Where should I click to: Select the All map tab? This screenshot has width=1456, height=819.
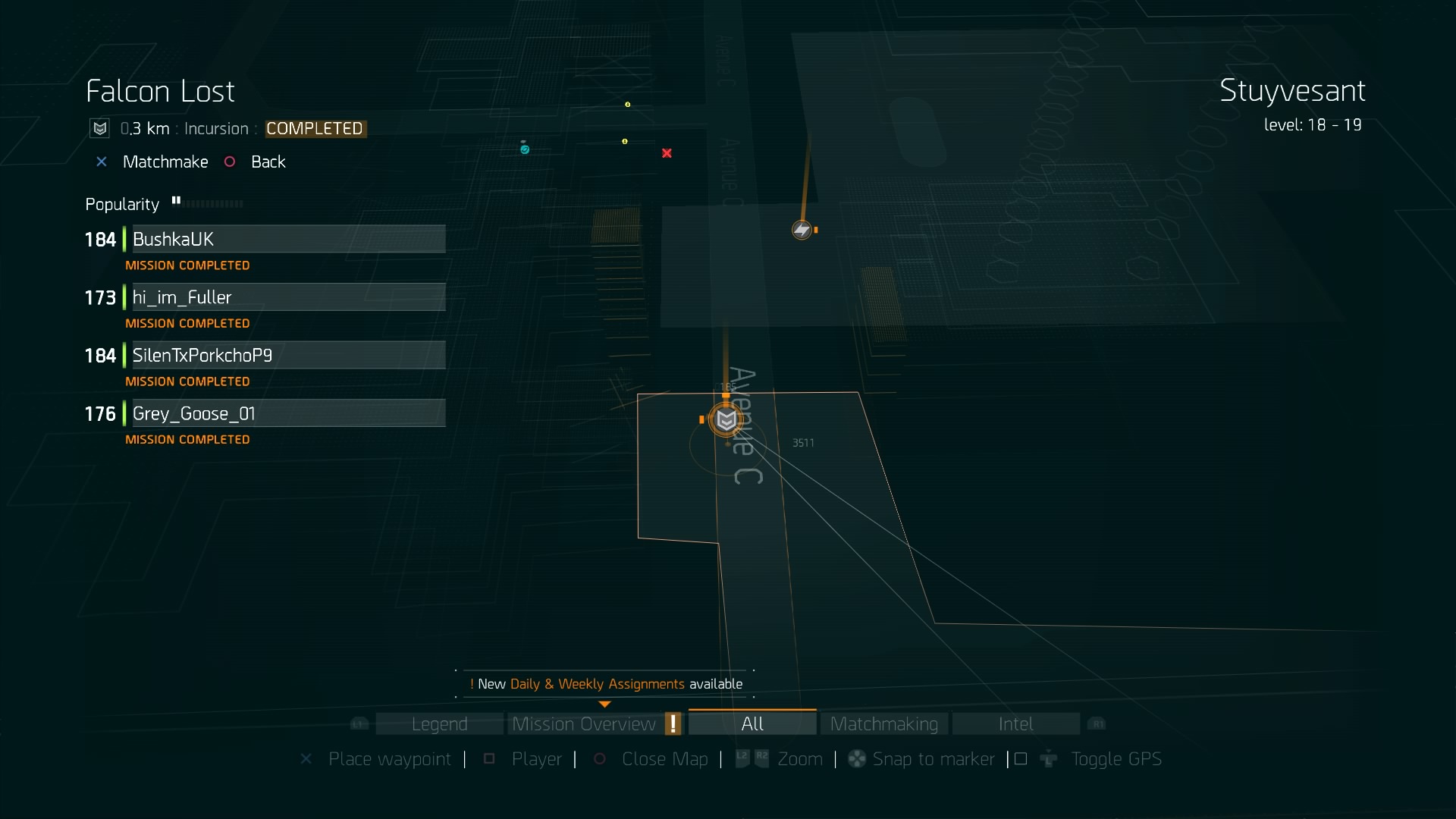point(752,724)
